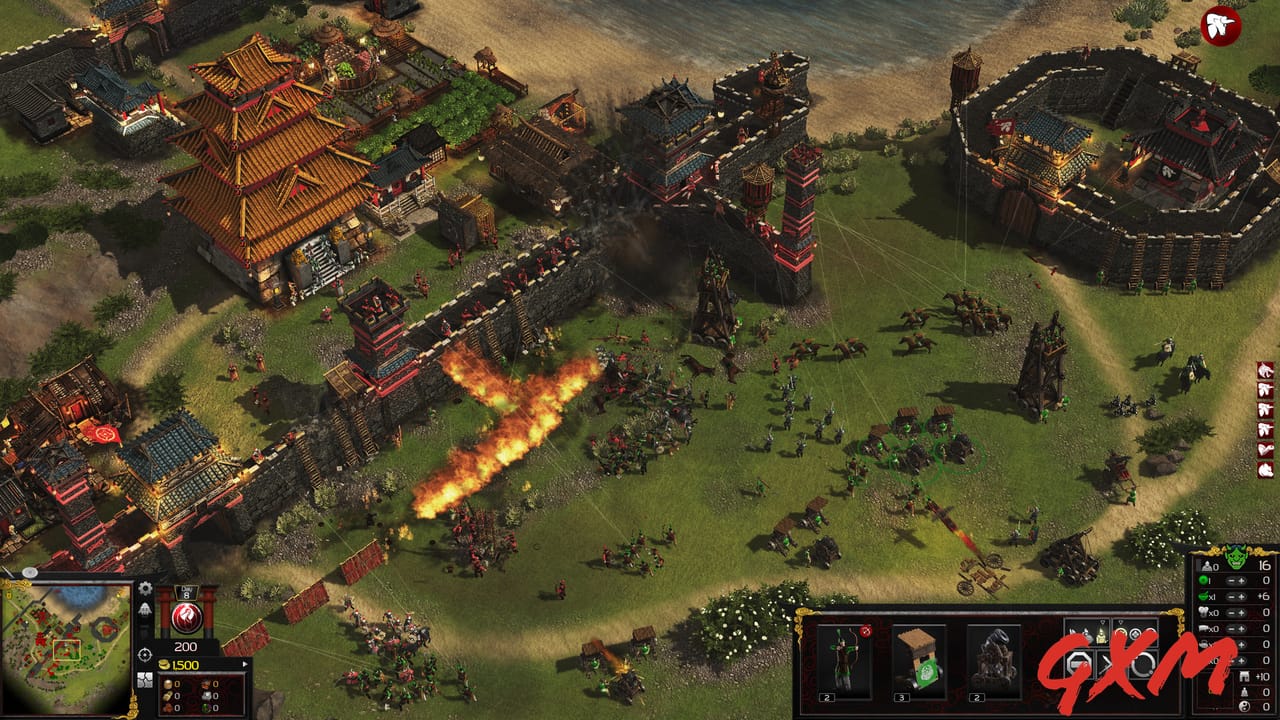The image size is (1280, 720).
Task: Click the yin-yang counter in the warlord panel
Action: pos(1244,707)
